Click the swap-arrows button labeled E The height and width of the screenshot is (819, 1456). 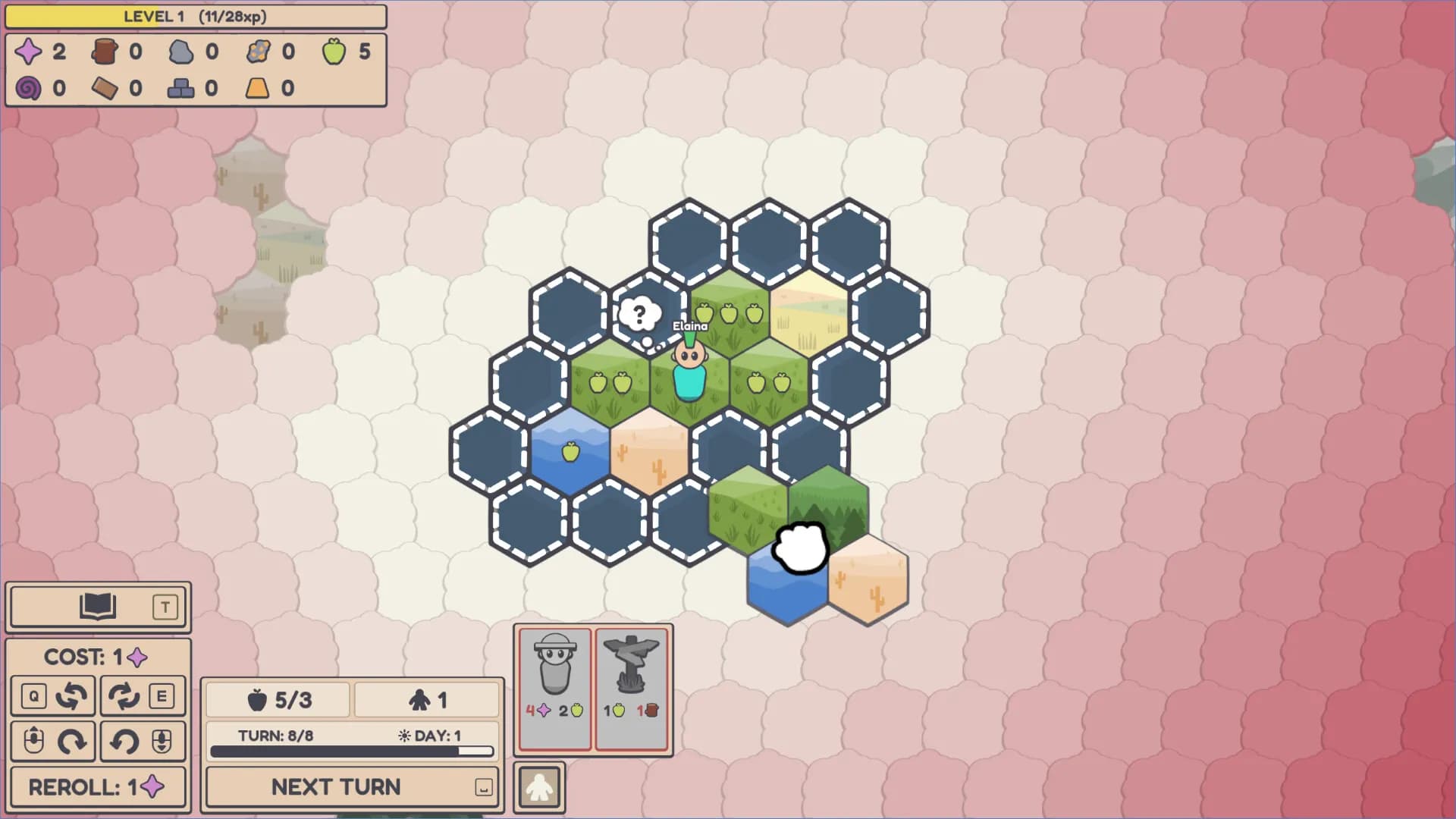[143, 696]
